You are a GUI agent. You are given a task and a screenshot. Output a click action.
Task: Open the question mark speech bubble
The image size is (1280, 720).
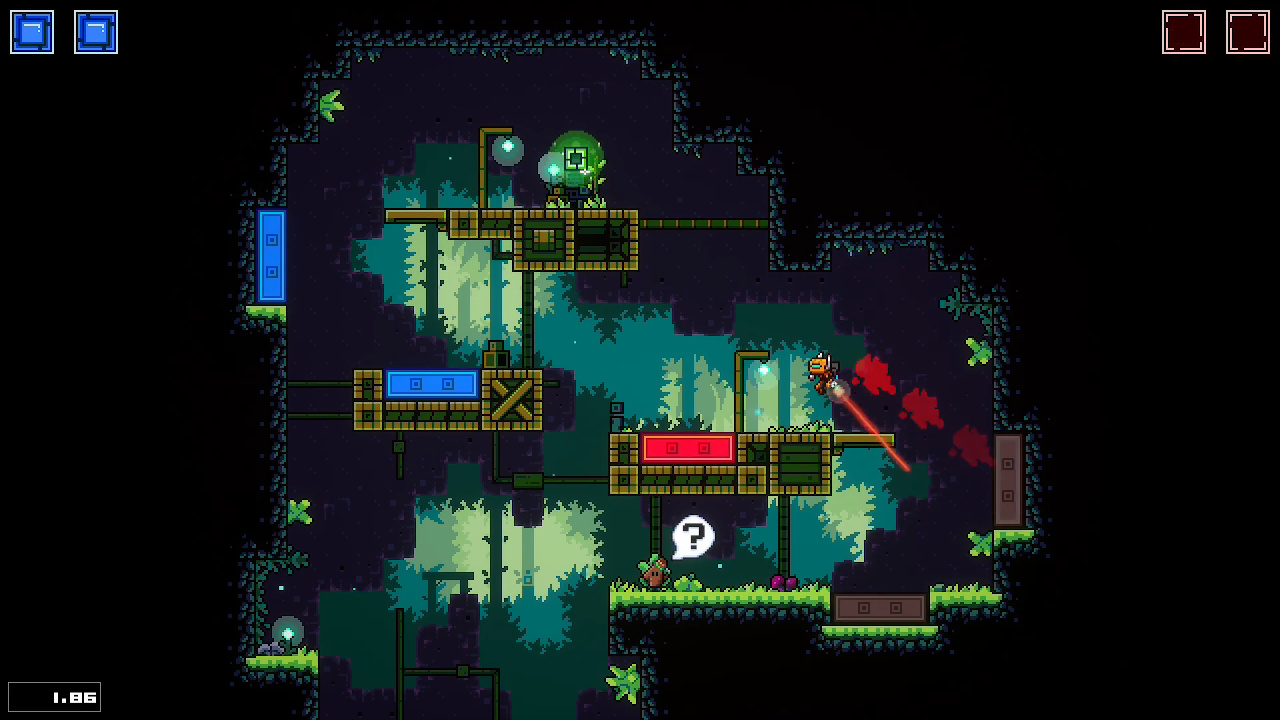click(x=694, y=537)
